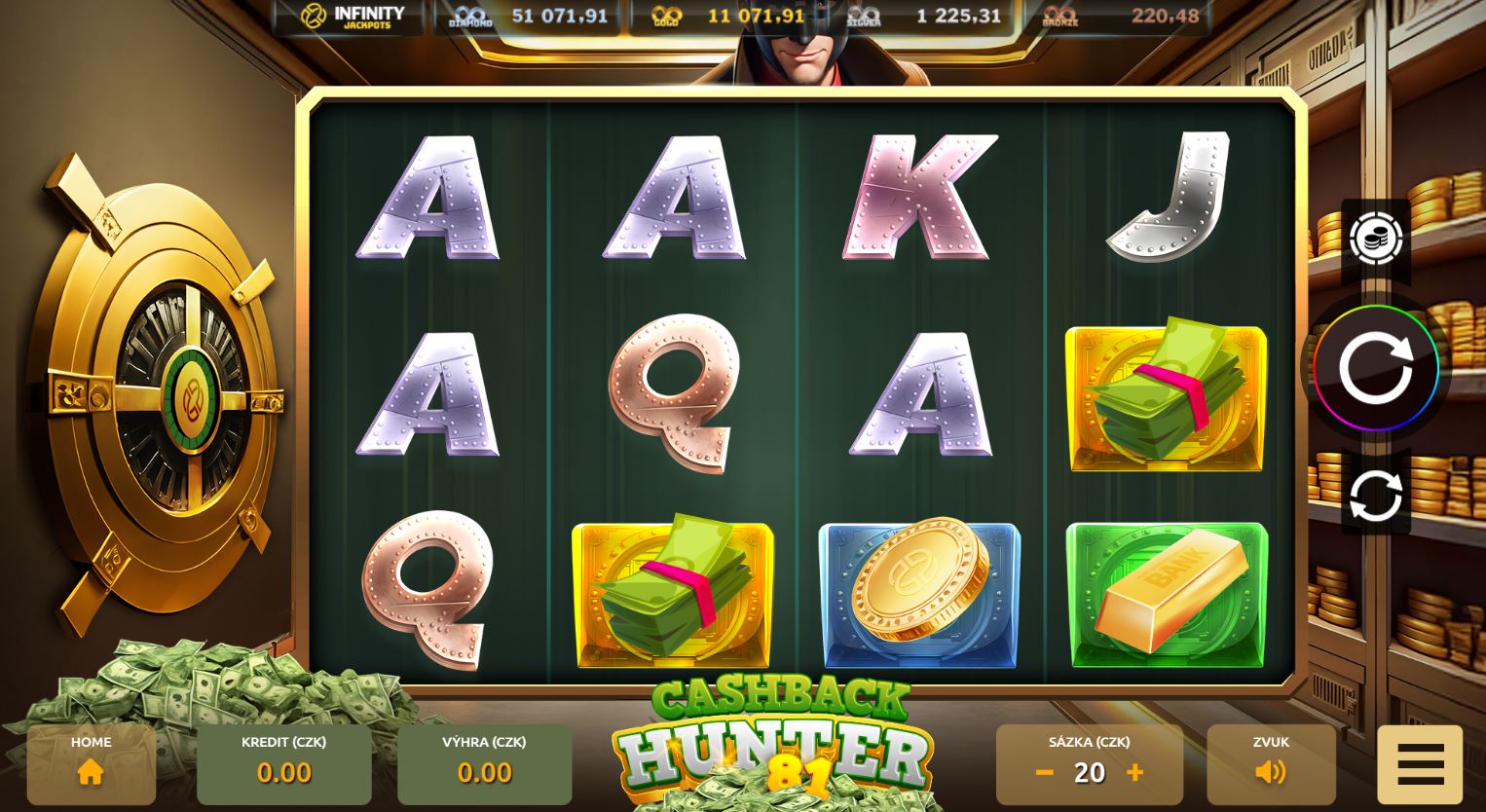Increase the Sázka bet with plus
The width and height of the screenshot is (1486, 812).
1134,772
